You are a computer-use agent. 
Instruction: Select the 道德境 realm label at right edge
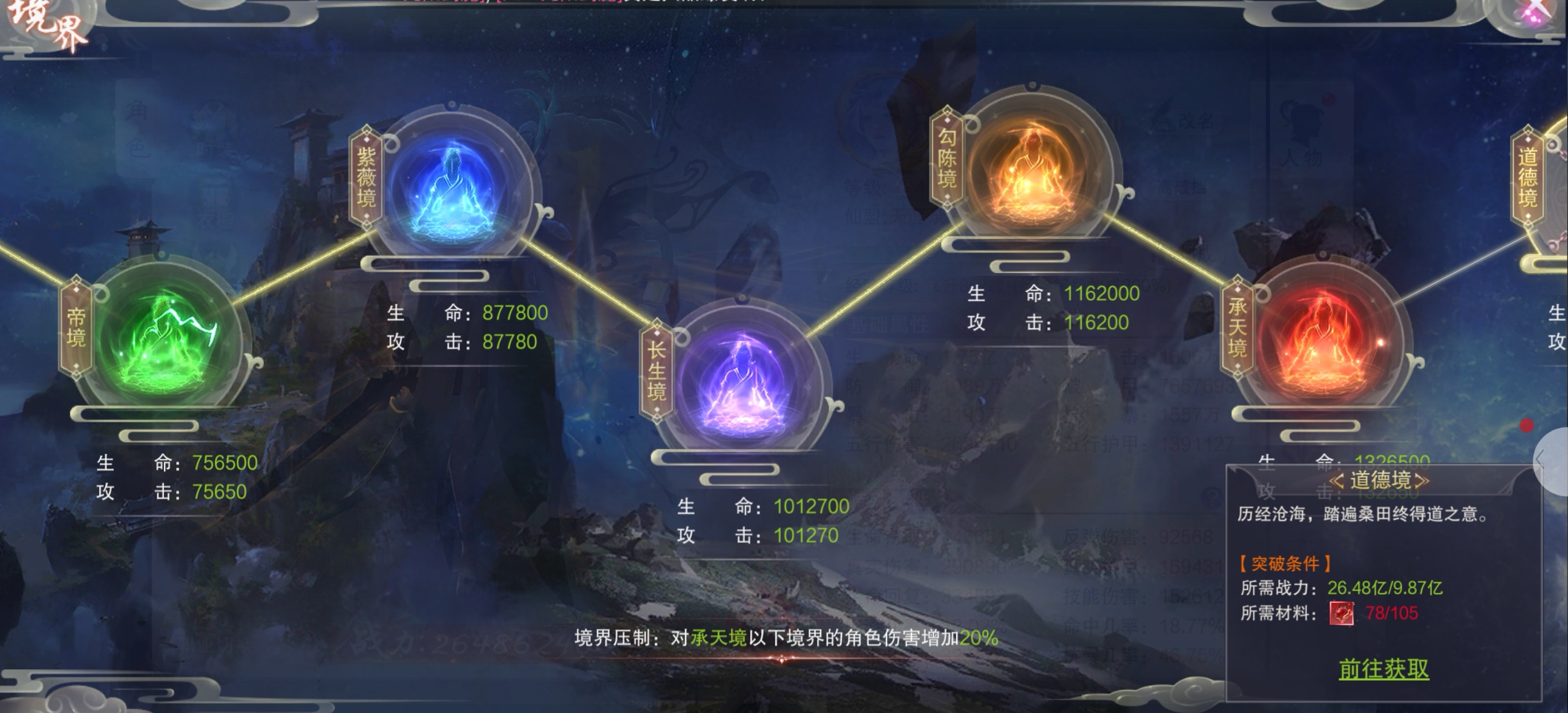click(x=1527, y=177)
